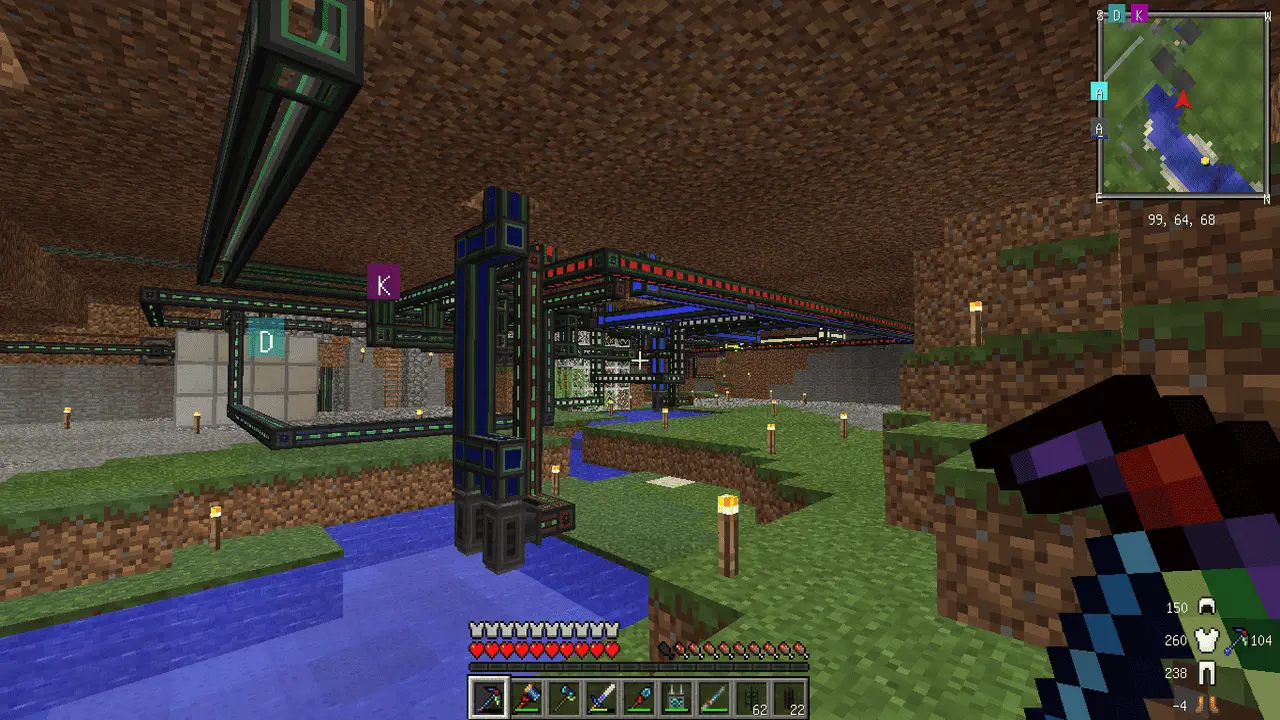The width and height of the screenshot is (1280, 720).
Task: Choose the sword in the hotbar
Action: 602,696
